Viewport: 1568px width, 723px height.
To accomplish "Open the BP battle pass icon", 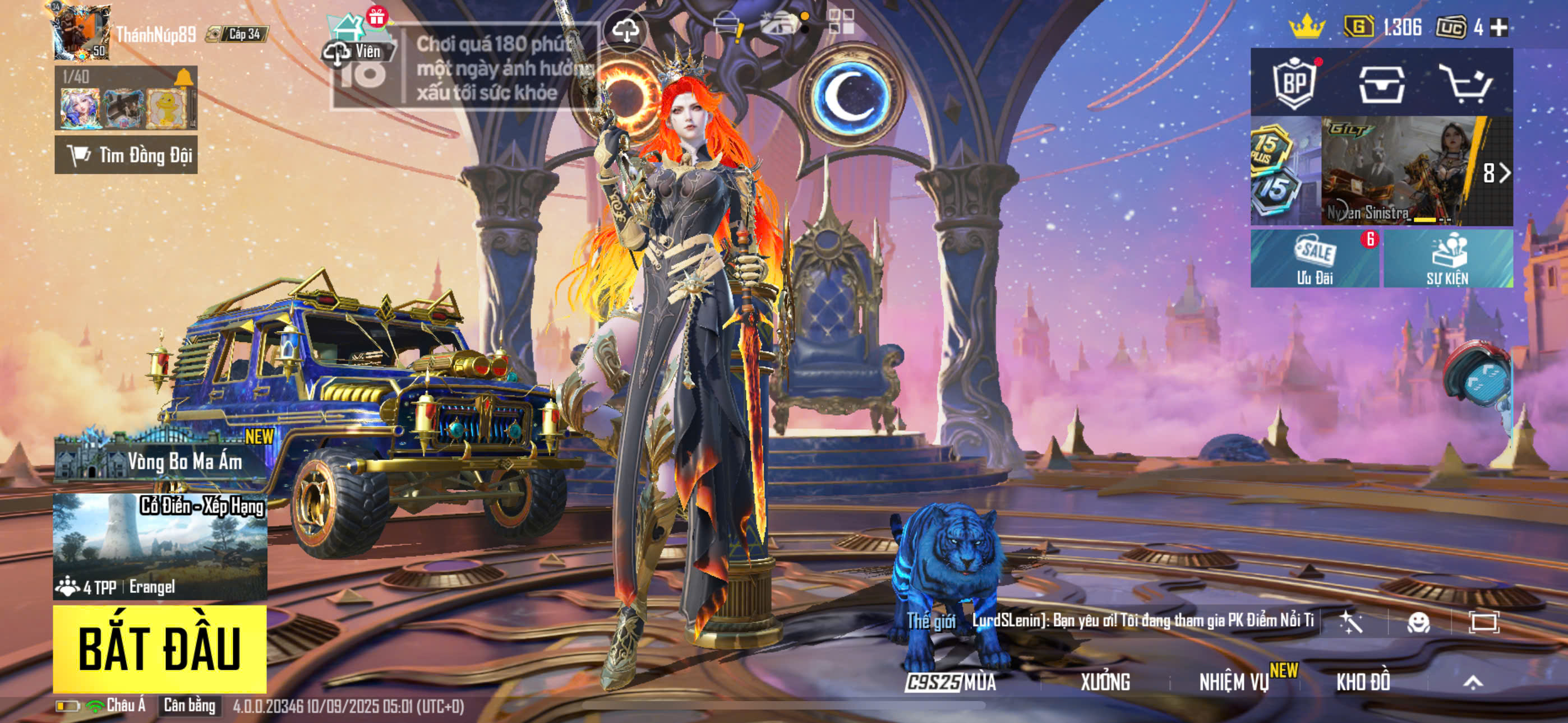I will pos(1294,83).
